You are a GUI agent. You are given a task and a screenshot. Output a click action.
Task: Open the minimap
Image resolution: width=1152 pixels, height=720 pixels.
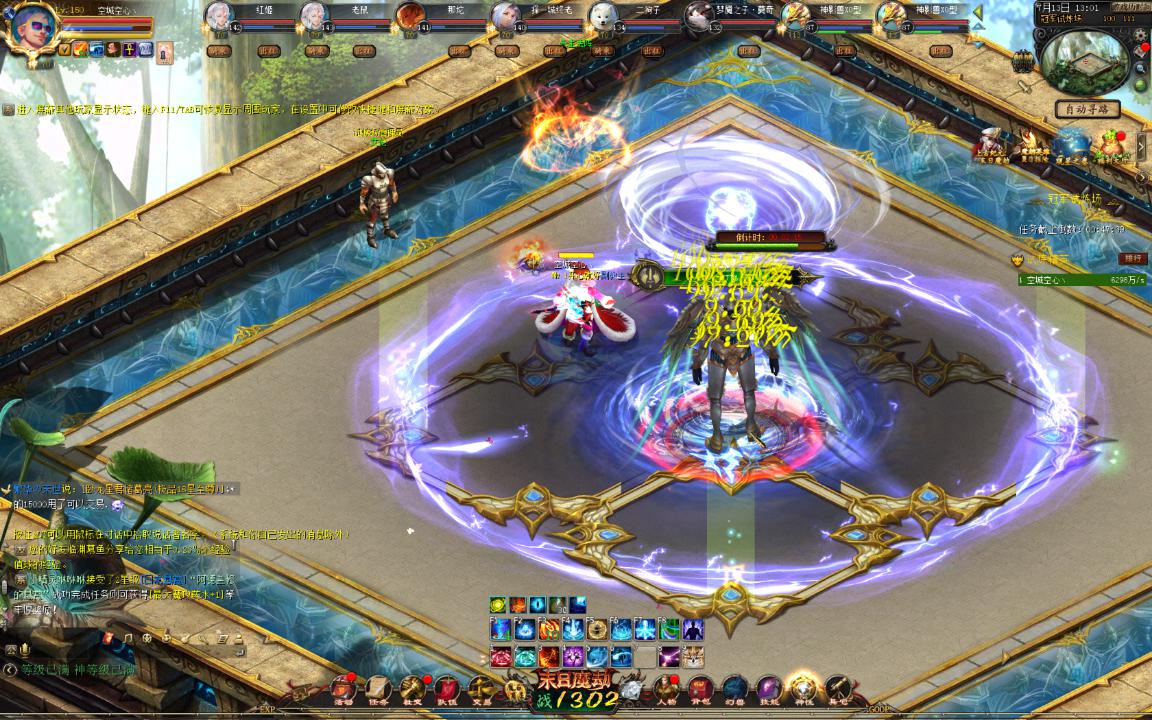[1086, 61]
